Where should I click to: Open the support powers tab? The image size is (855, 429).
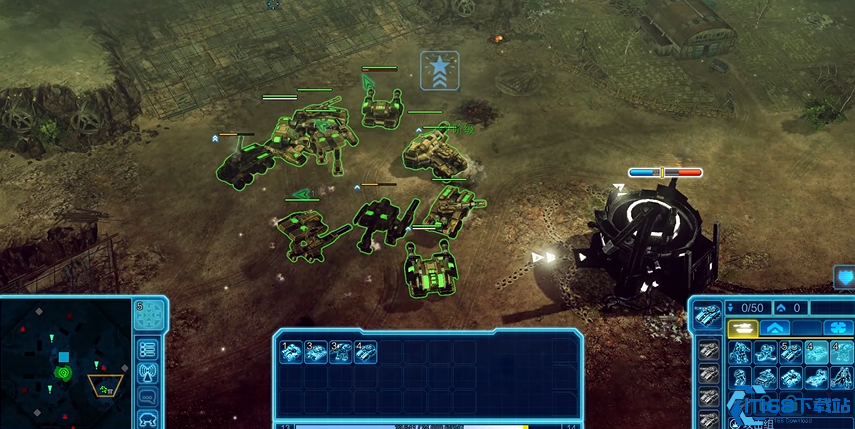(837, 328)
